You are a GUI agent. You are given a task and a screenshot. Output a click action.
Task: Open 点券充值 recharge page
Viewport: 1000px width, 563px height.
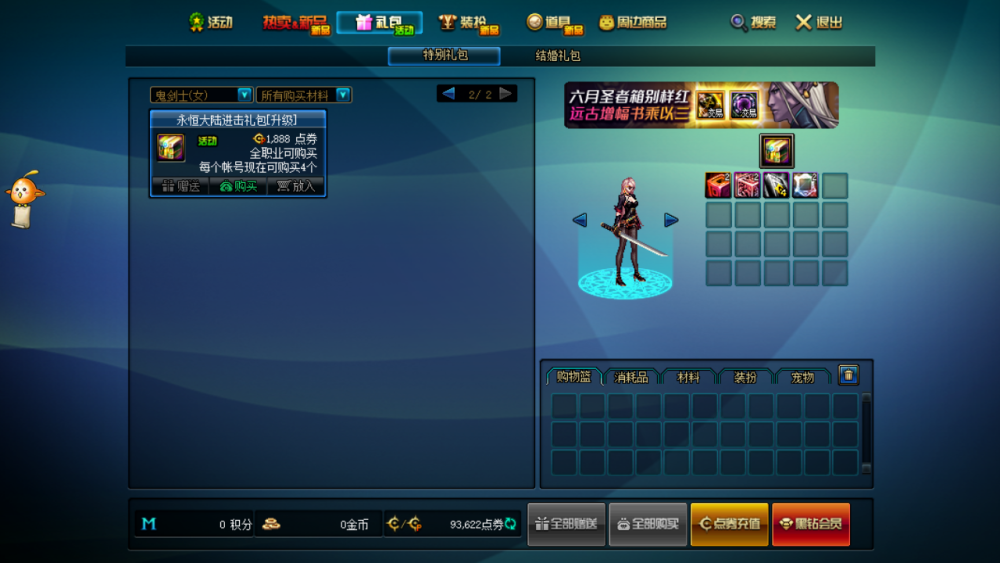729,524
